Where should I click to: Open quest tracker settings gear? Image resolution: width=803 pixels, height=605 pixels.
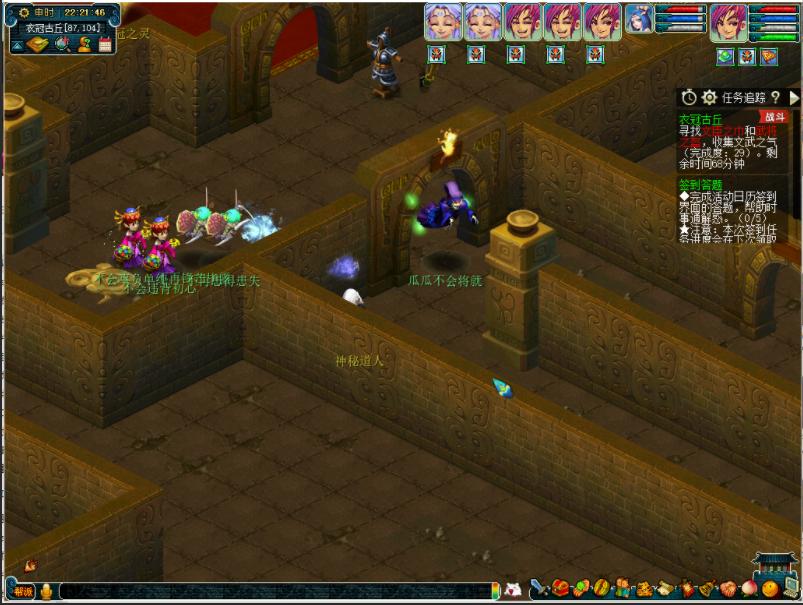pyautogui.click(x=709, y=97)
